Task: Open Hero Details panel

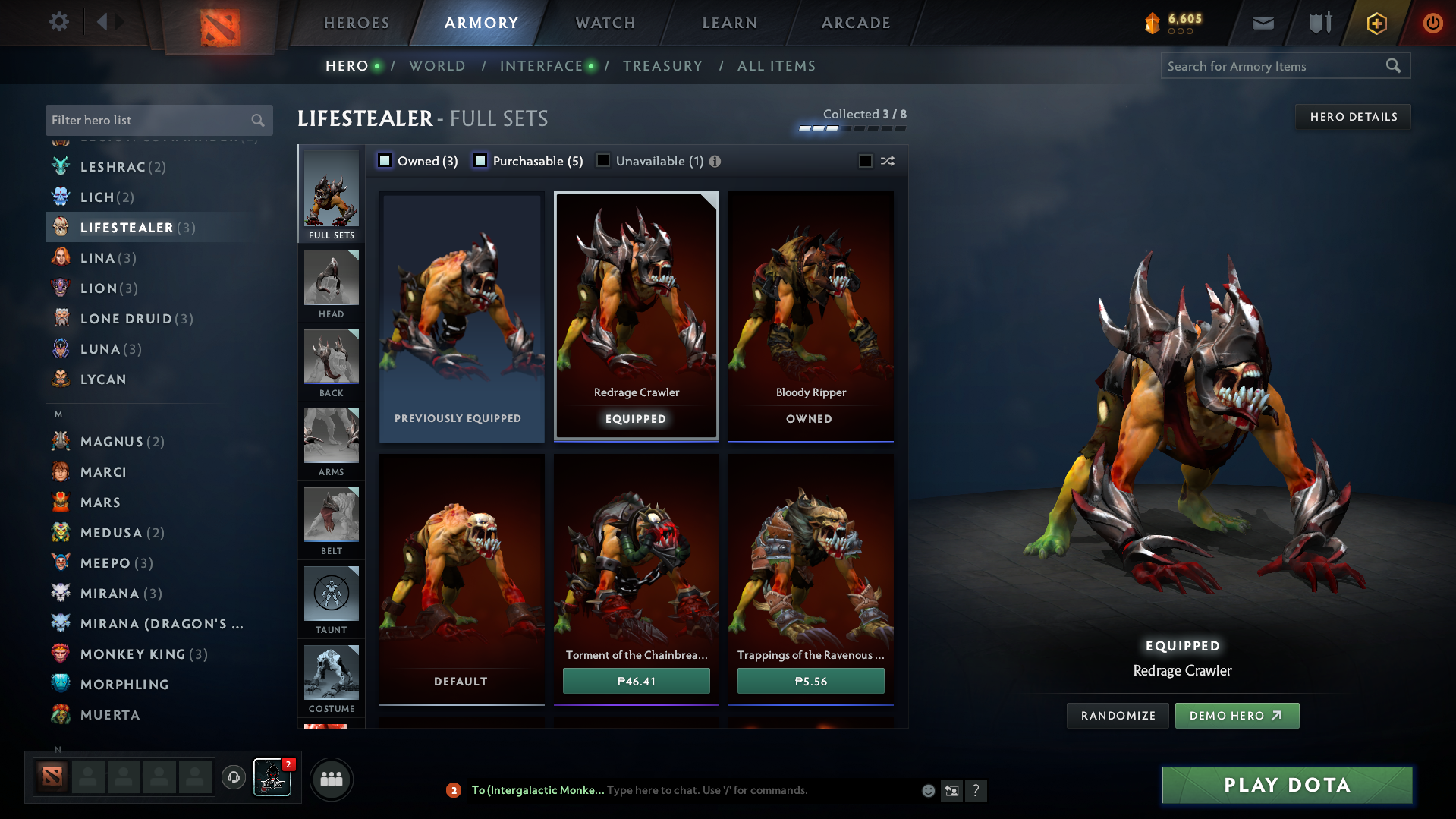Action: pos(1353,117)
